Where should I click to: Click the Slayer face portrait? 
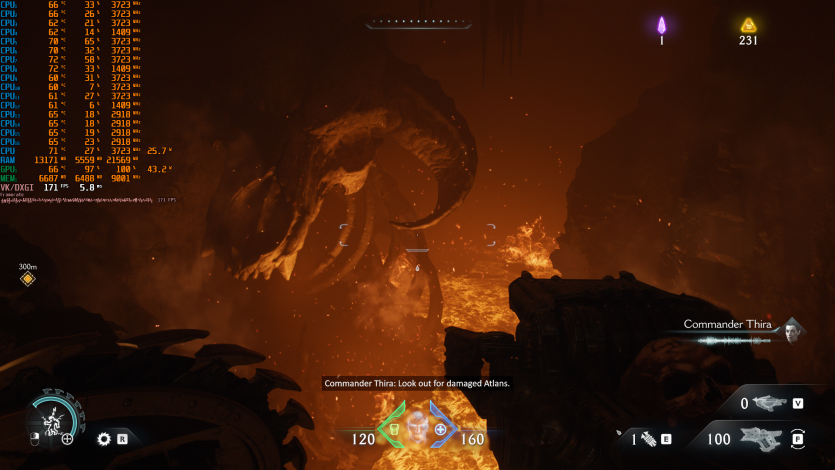click(x=417, y=423)
